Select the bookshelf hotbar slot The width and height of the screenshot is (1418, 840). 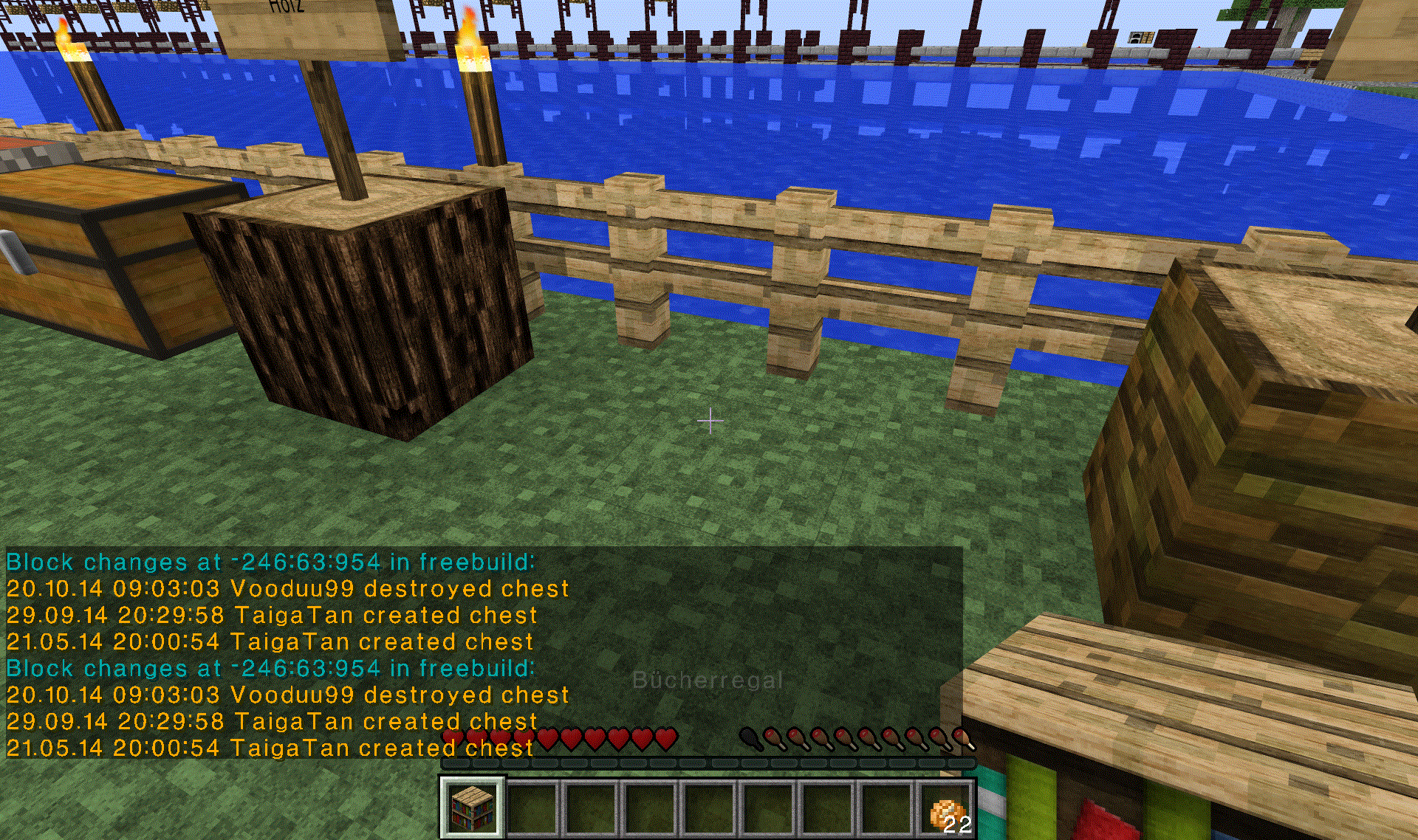point(473,808)
